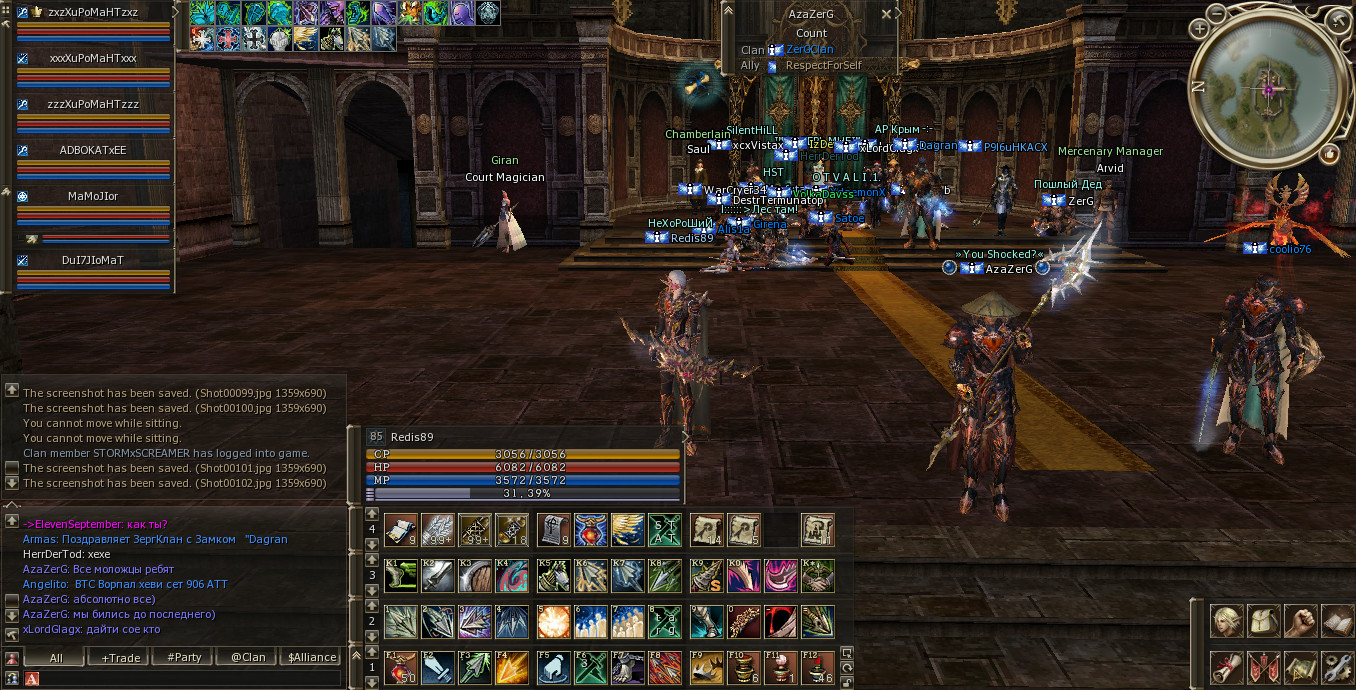Open the world map icon
The image size is (1356, 690).
click(x=1301, y=666)
